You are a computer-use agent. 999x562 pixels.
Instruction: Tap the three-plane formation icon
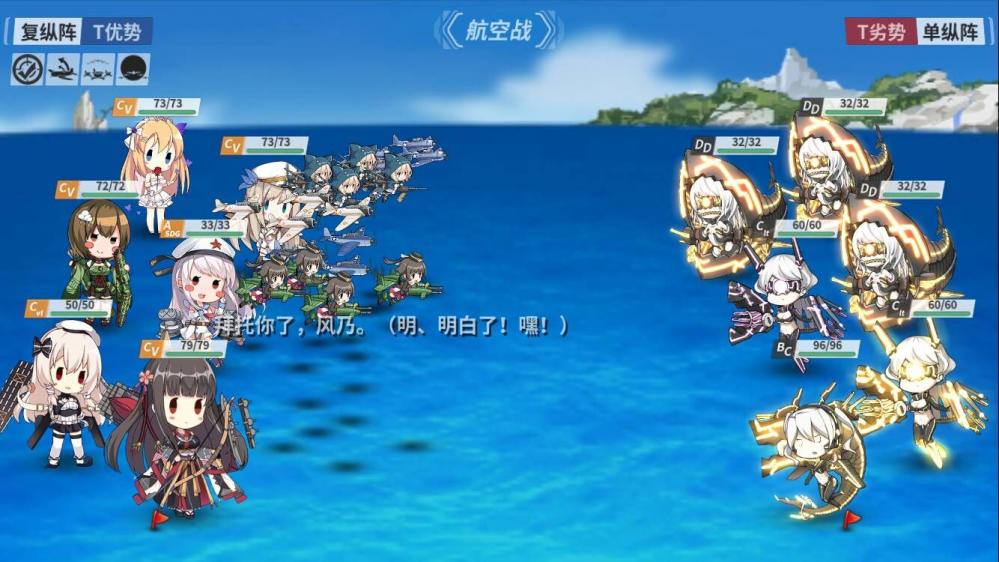coord(98,69)
